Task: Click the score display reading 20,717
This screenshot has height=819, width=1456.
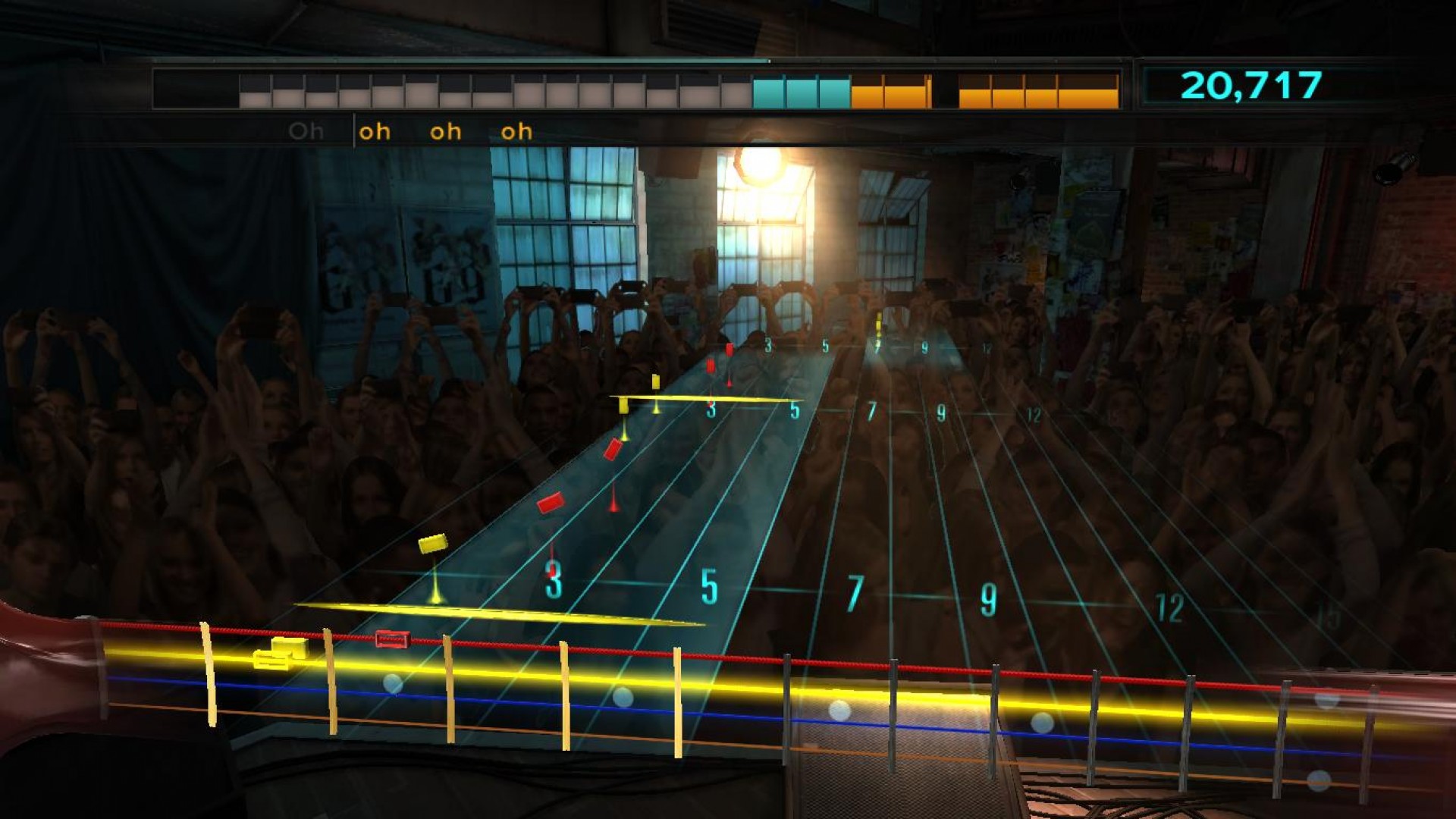Action: [x=1251, y=86]
